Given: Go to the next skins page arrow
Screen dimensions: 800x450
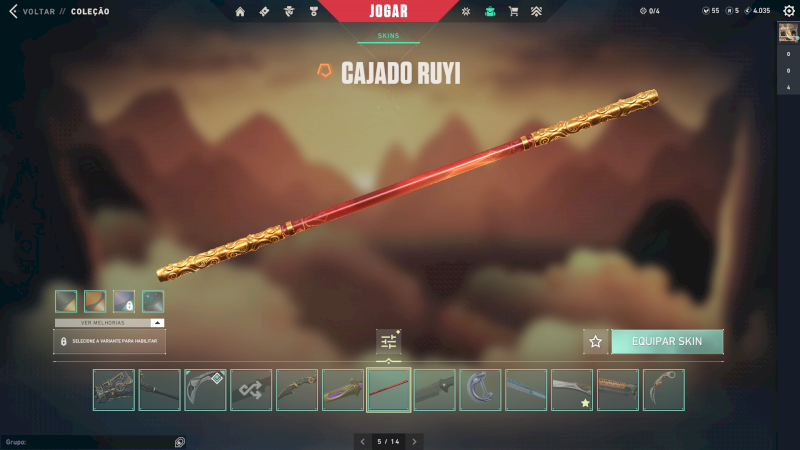Looking at the screenshot, I should [415, 441].
